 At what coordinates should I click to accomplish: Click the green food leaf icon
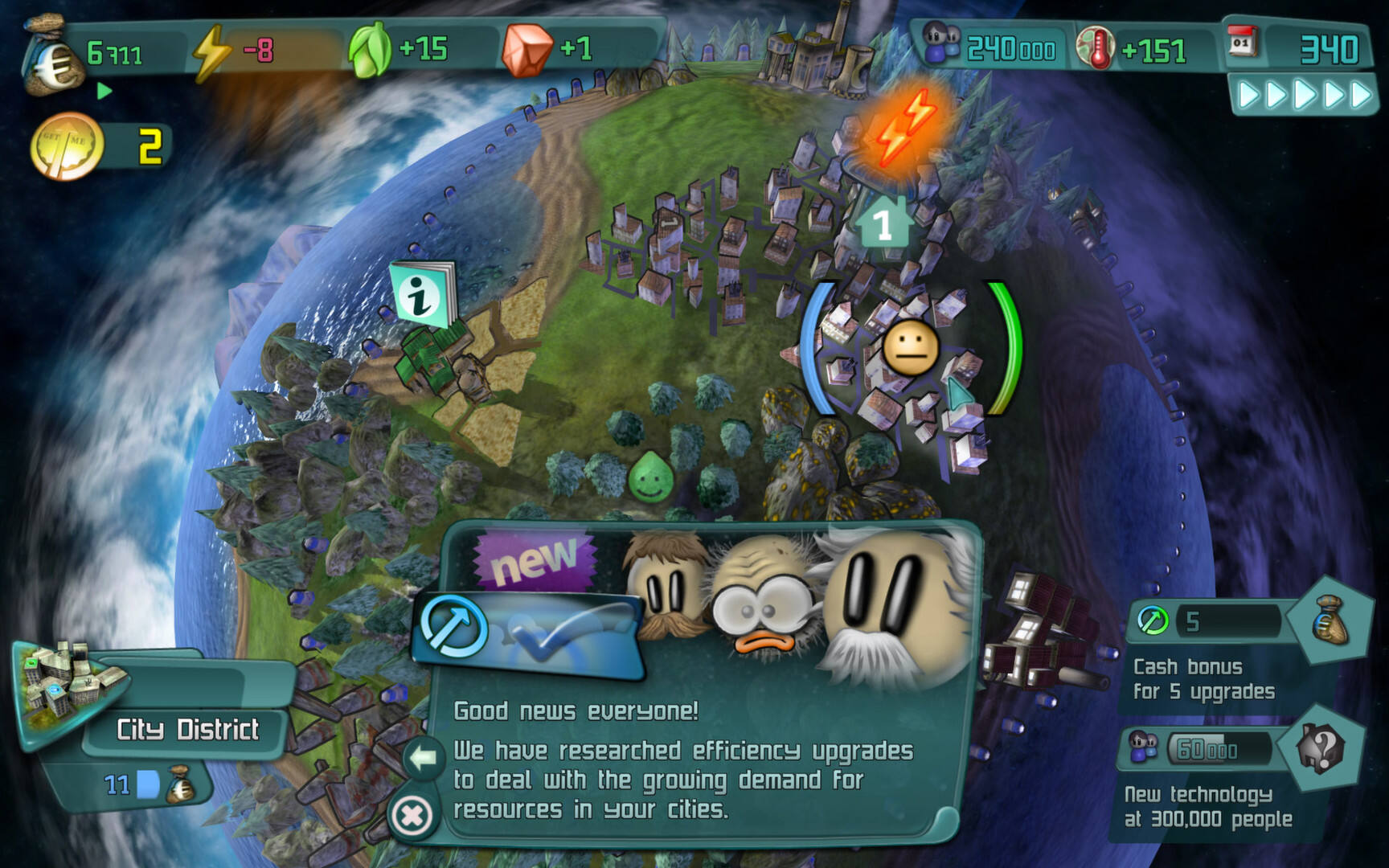(371, 50)
